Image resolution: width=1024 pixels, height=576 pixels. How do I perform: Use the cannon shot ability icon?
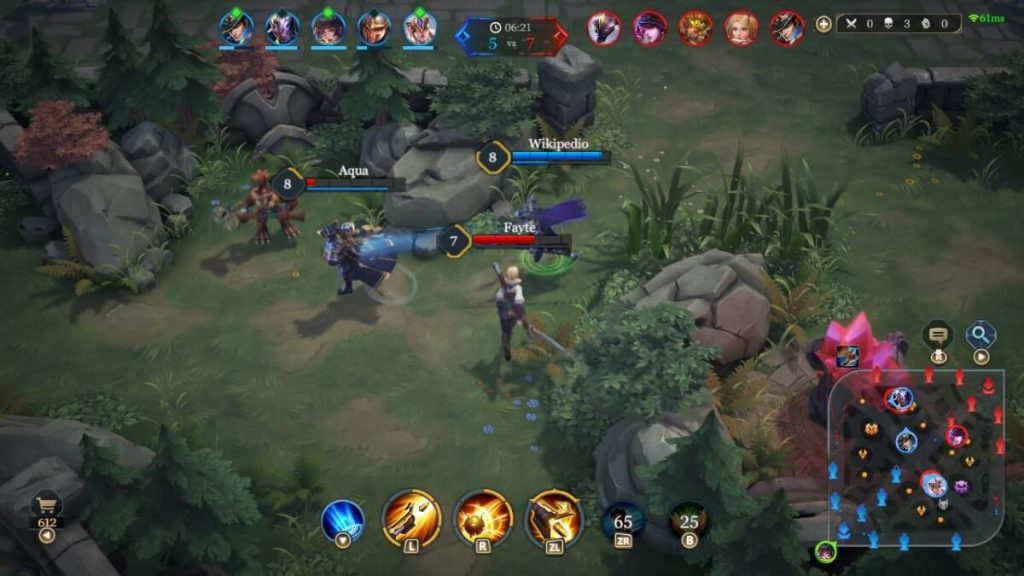point(411,517)
